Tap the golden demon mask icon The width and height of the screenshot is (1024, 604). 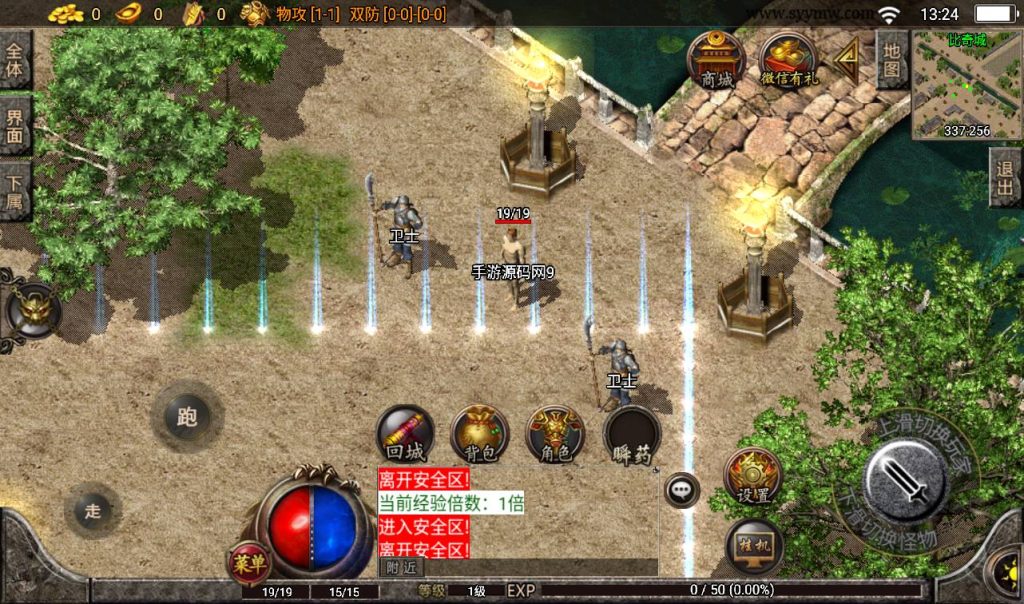pyautogui.click(x=35, y=311)
